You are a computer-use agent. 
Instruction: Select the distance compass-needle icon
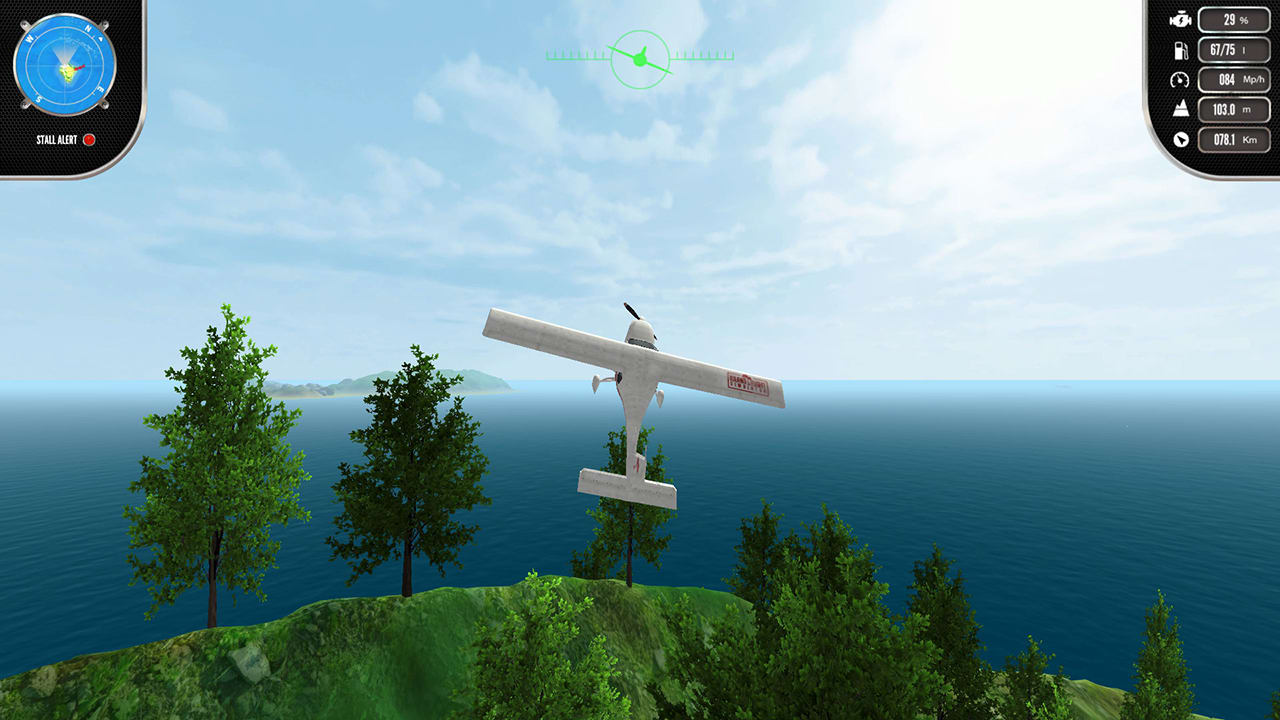(x=1182, y=140)
